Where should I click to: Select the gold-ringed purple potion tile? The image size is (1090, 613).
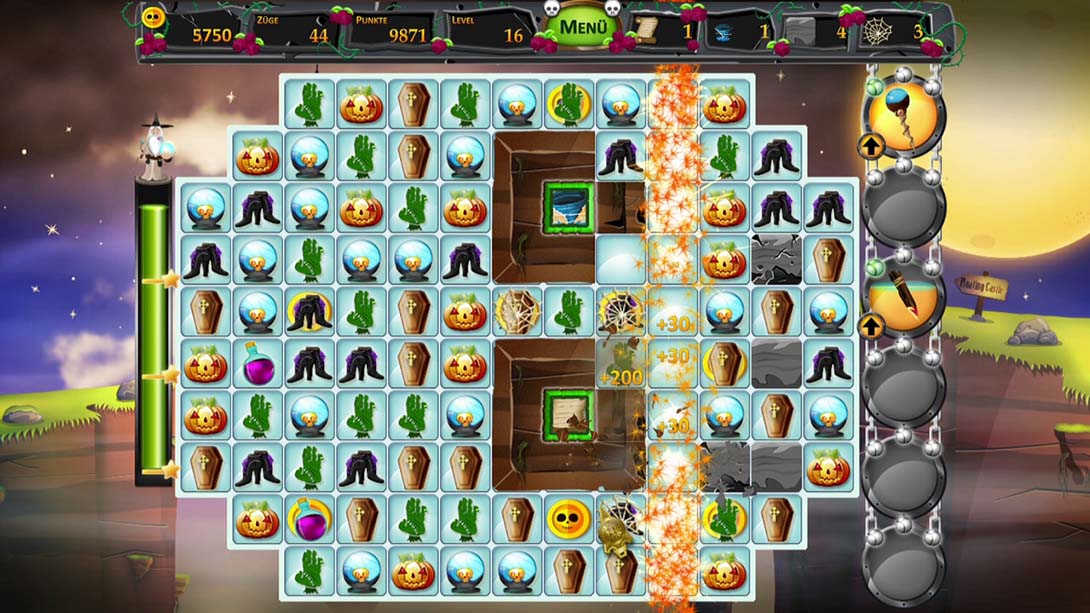pos(309,519)
